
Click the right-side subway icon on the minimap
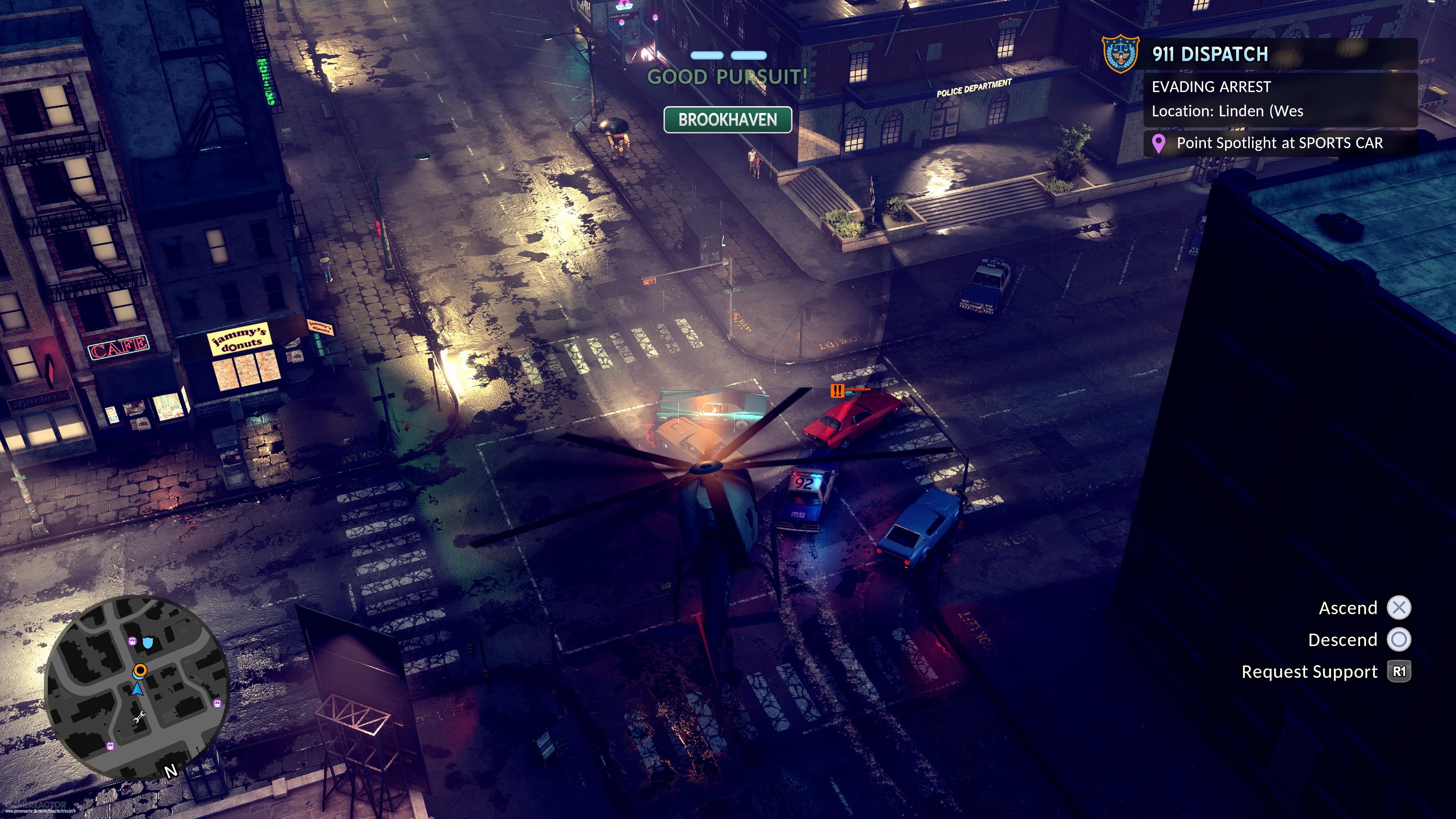click(x=217, y=704)
